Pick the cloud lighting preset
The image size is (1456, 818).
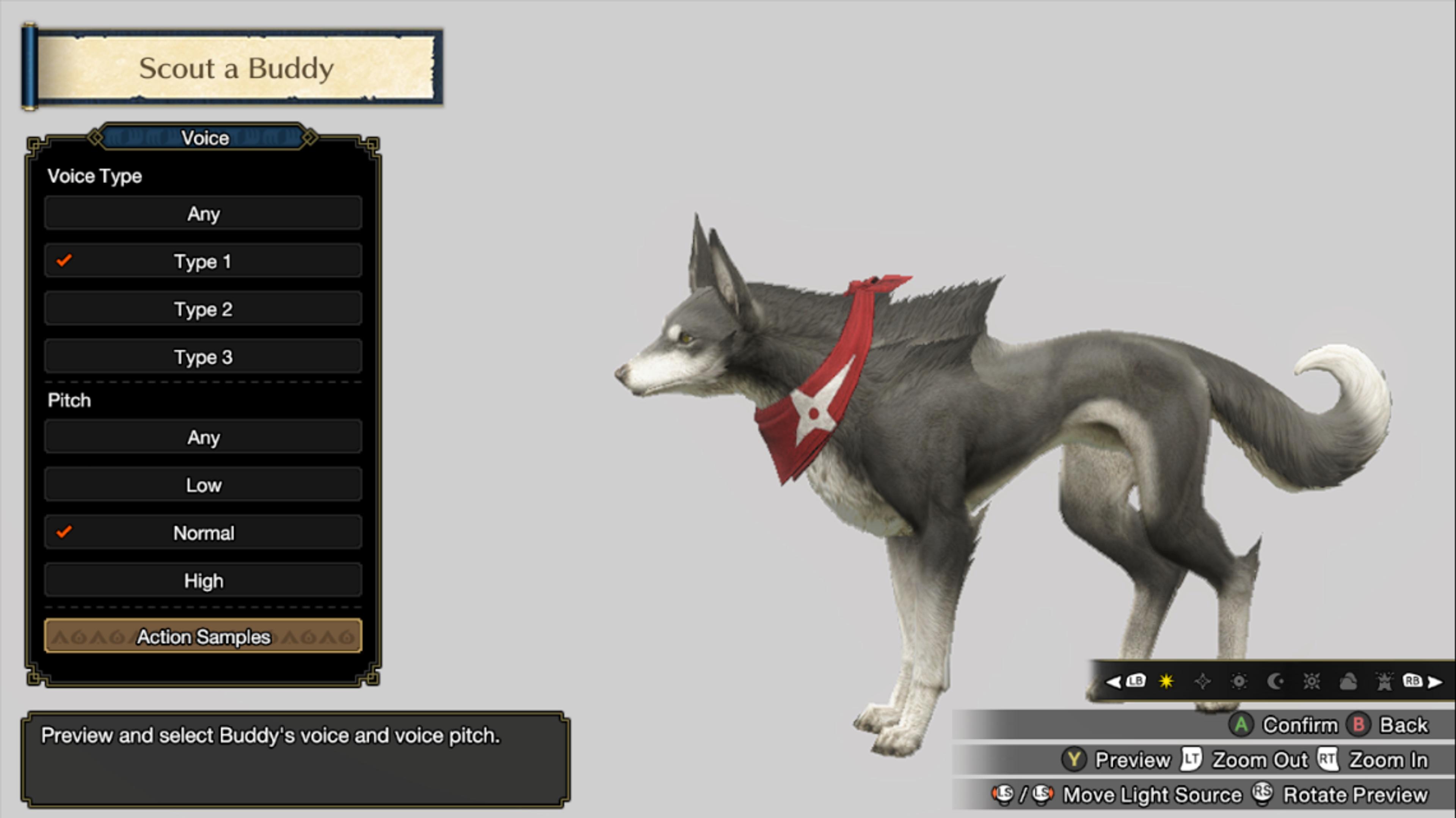point(1348,682)
